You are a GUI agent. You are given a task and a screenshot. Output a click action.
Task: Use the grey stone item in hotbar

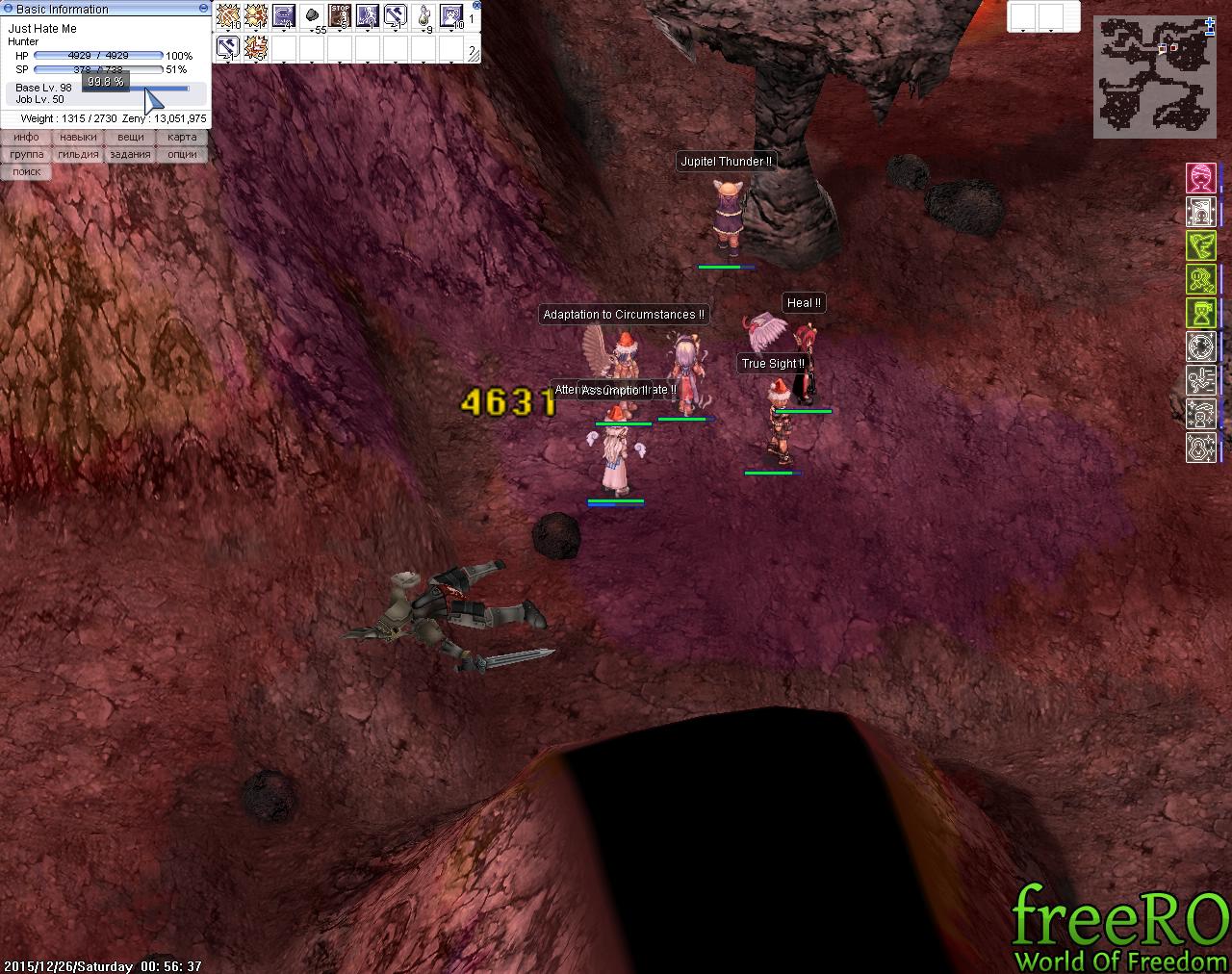(313, 15)
